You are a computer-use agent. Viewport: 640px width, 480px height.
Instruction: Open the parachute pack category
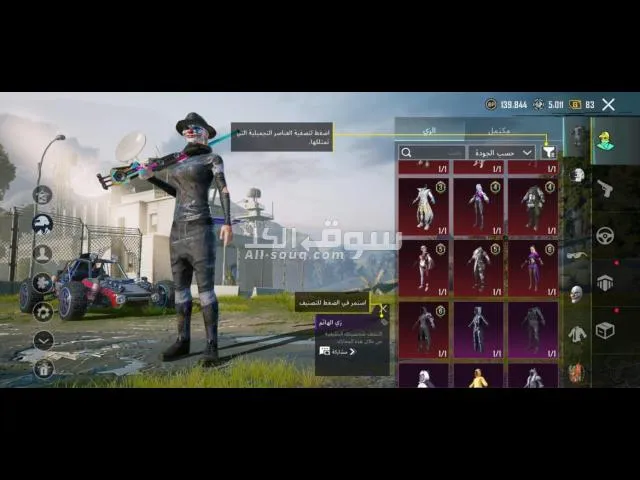[x=605, y=283]
